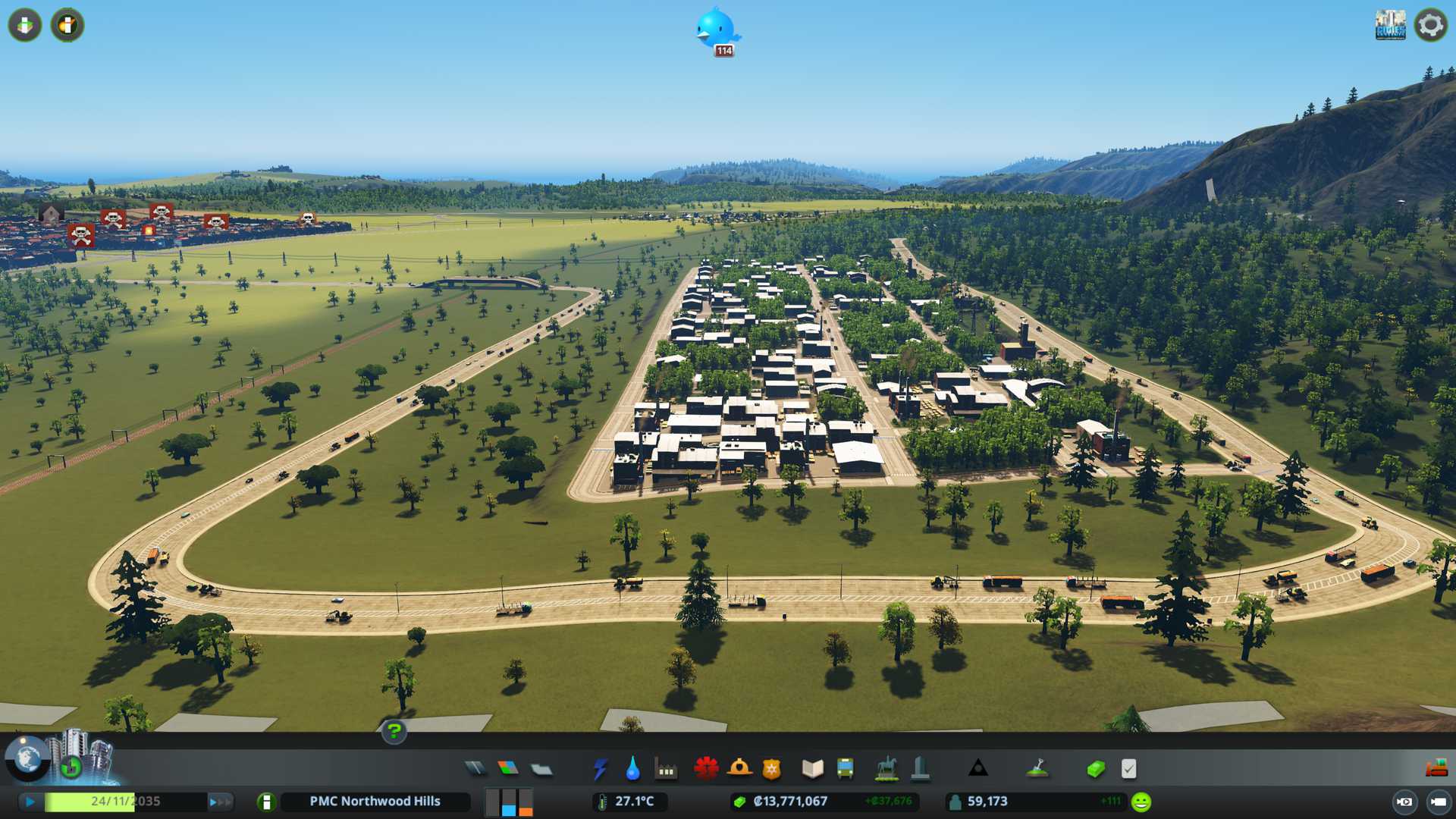Open city info next to PMC Northwood Hills
Viewport: 1456px width, 819px height.
tap(266, 802)
